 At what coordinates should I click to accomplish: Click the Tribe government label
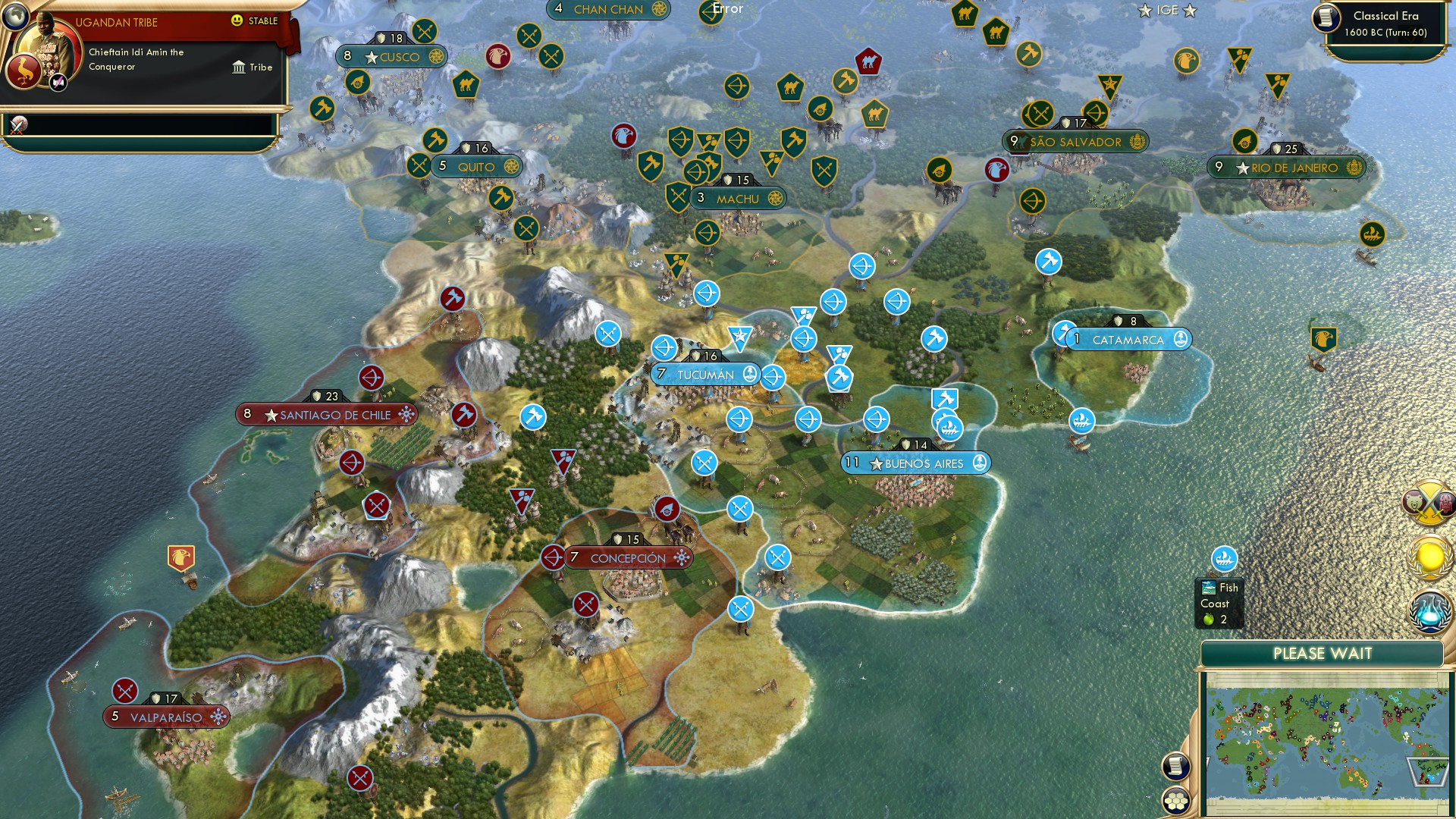(253, 67)
